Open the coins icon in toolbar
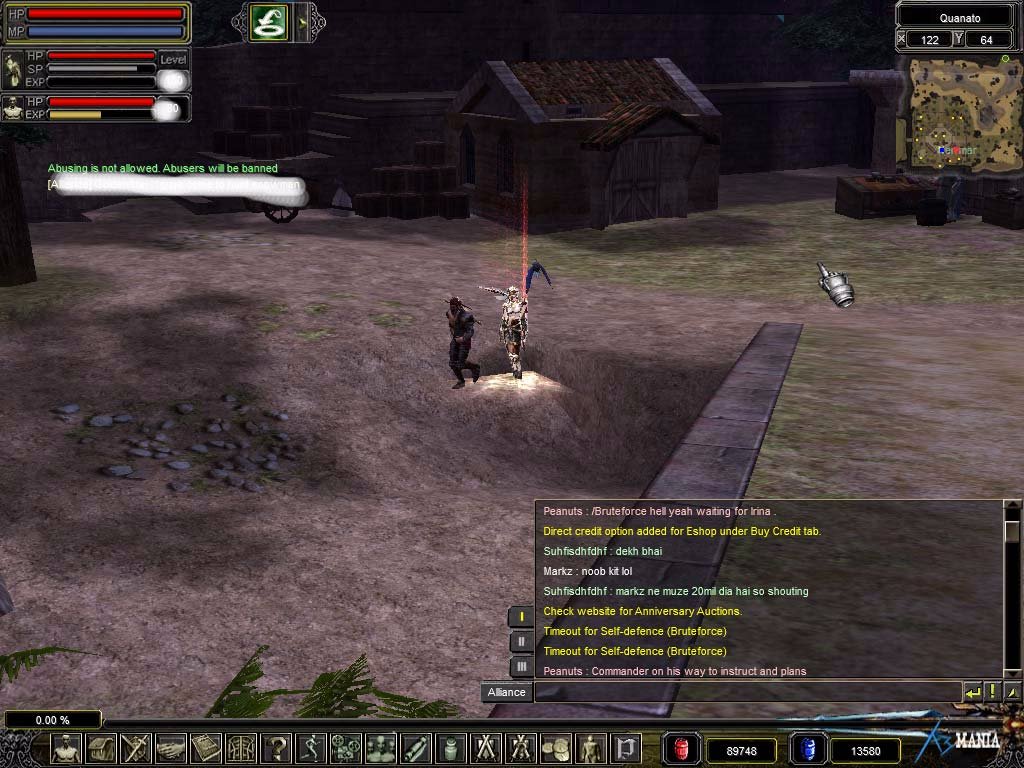This screenshot has width=1024, height=768. point(556,748)
